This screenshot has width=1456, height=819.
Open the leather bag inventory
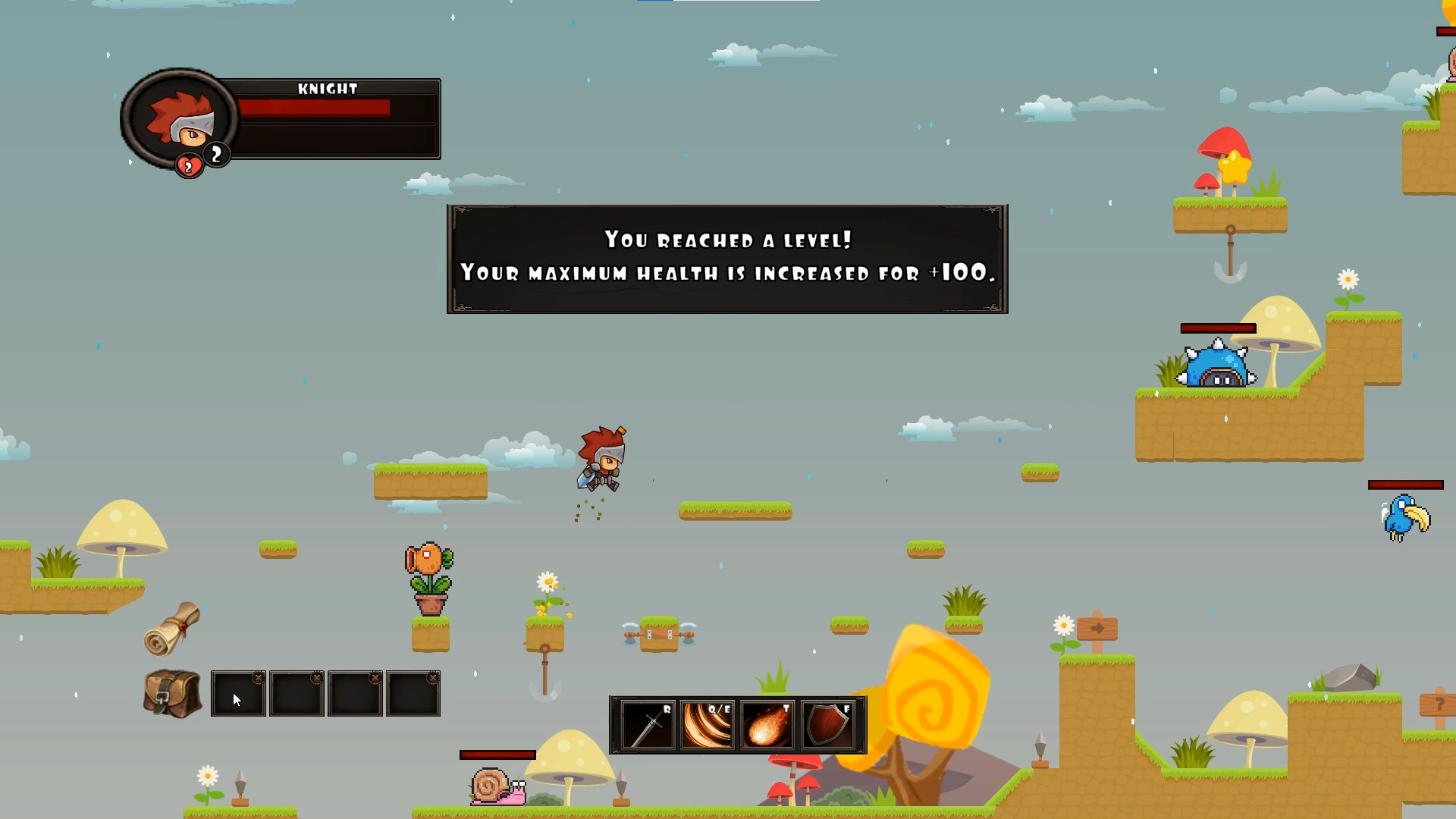tap(172, 693)
